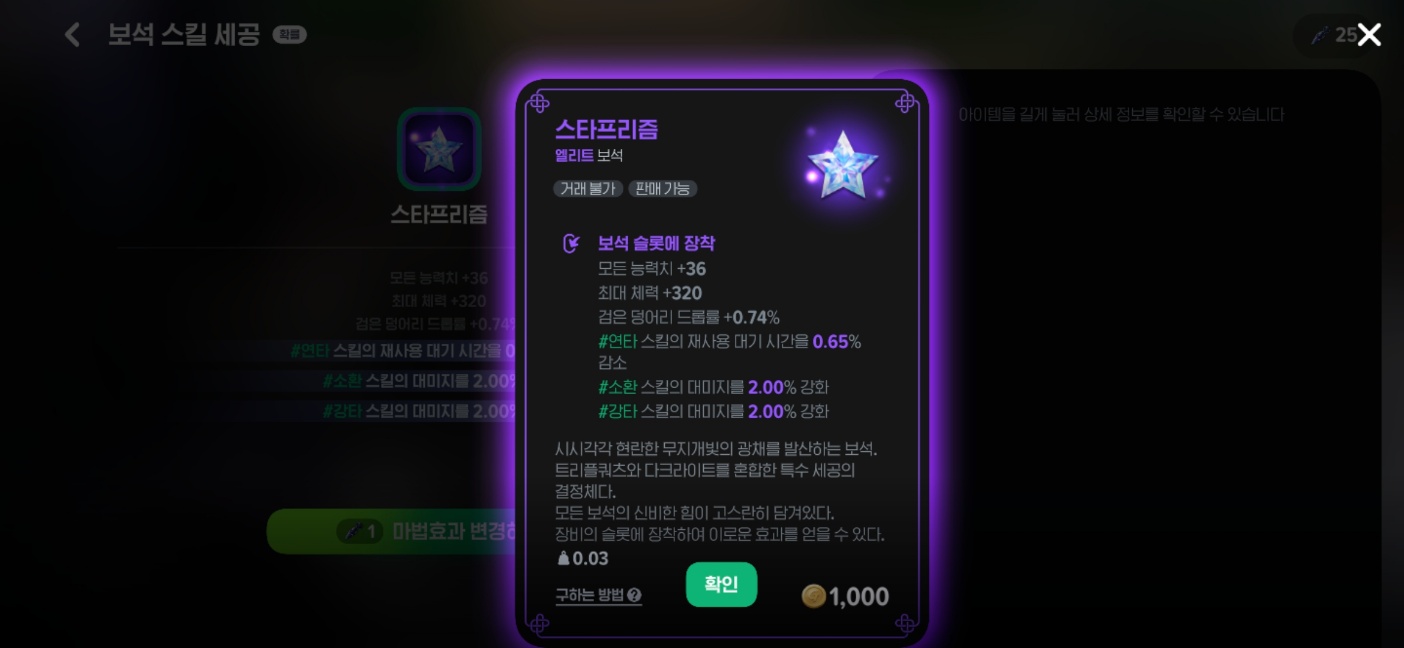
Task: Confirm the item popup with 확인
Action: point(721,585)
